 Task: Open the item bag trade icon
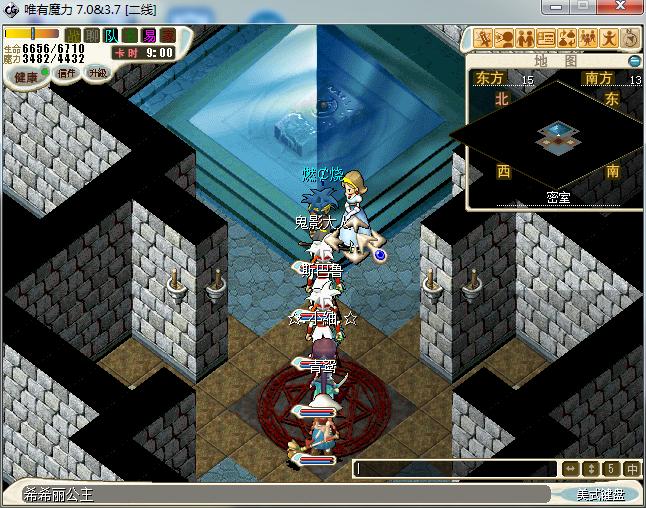coord(567,38)
